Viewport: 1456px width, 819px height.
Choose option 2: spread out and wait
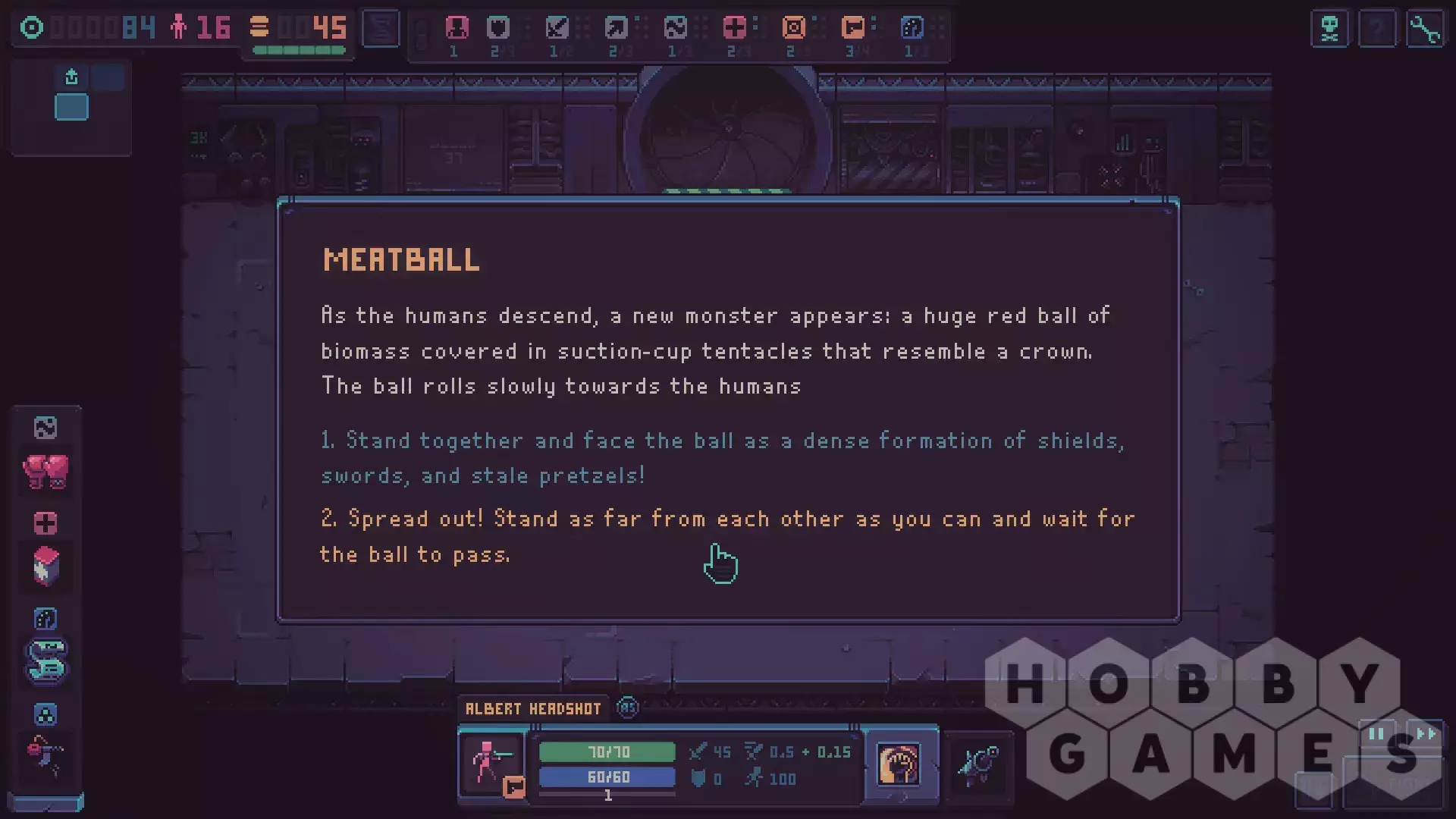click(x=726, y=536)
